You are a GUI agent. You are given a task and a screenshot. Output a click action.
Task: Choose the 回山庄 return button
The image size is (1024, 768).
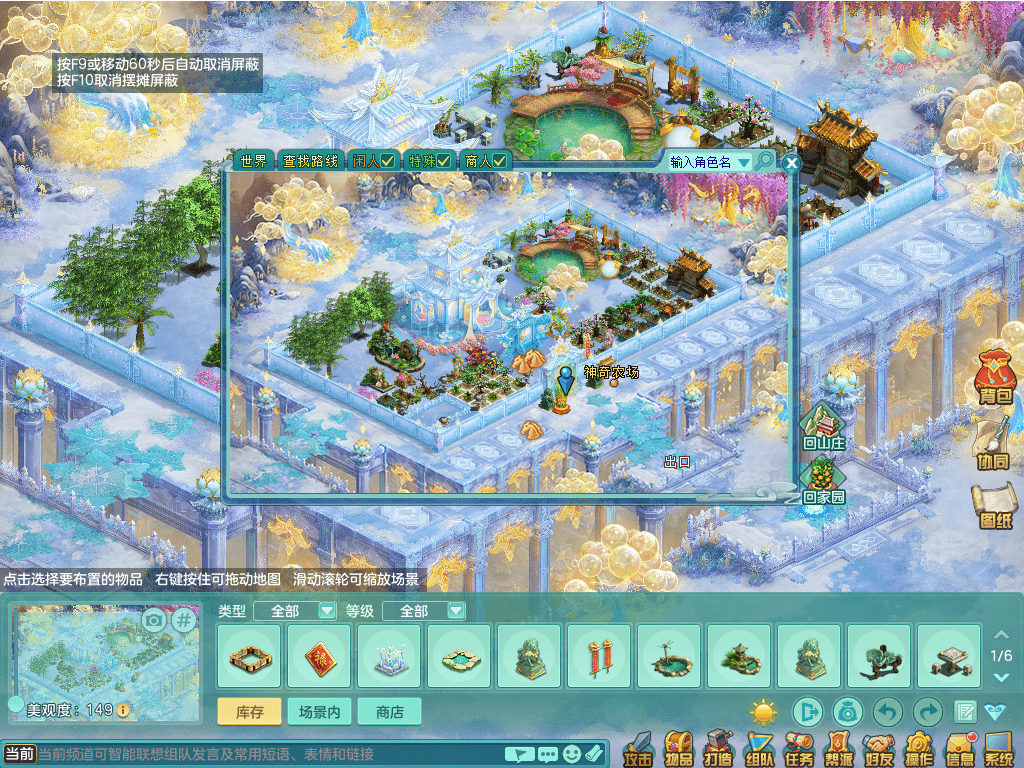pyautogui.click(x=823, y=428)
